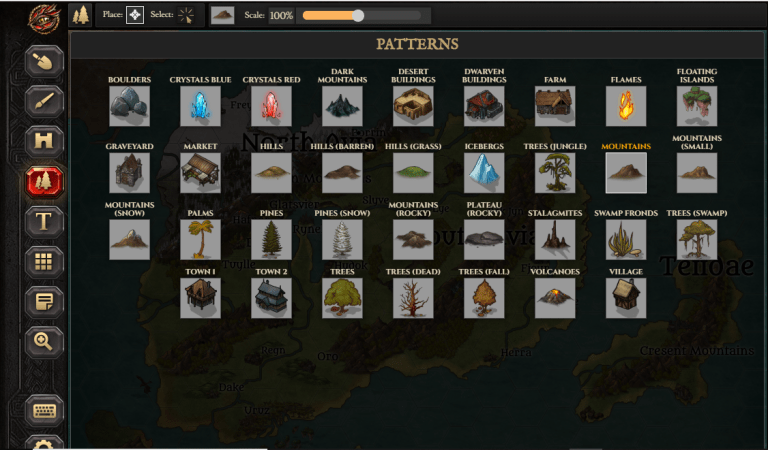Open the magnifier zoom tool

(44, 341)
